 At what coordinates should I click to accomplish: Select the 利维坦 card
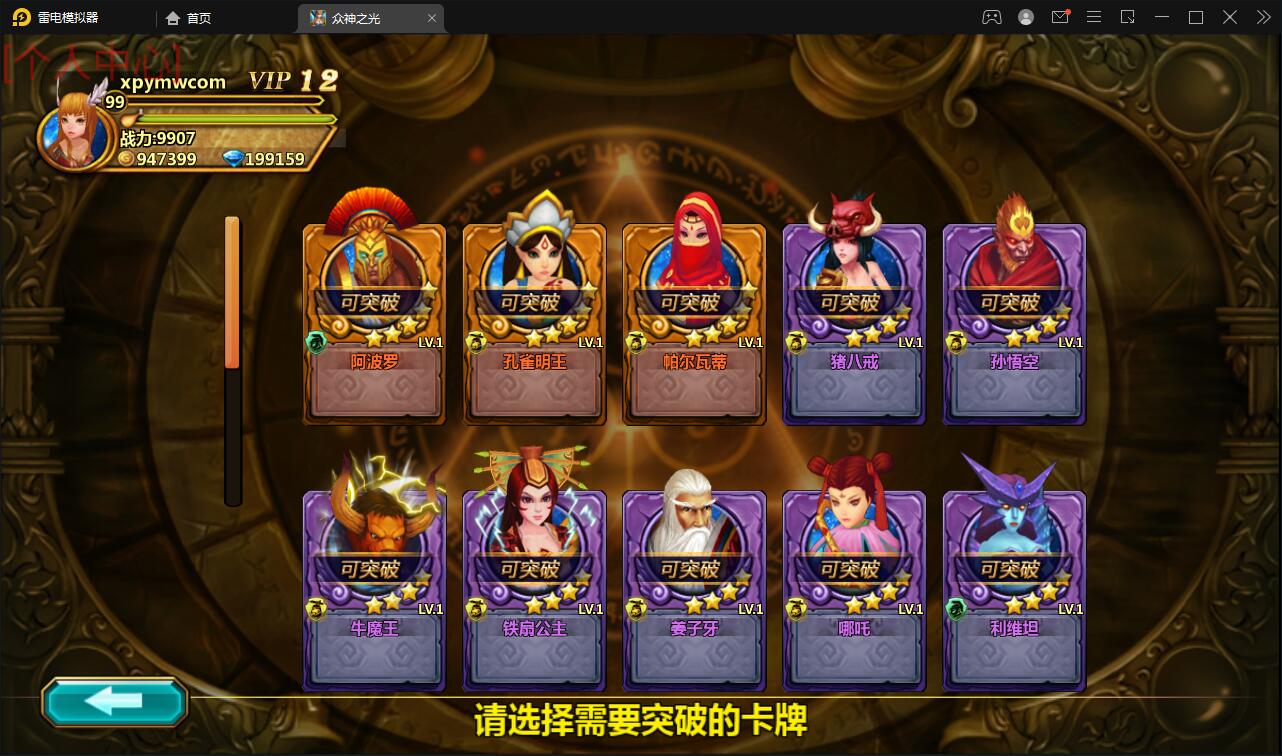click(1013, 589)
